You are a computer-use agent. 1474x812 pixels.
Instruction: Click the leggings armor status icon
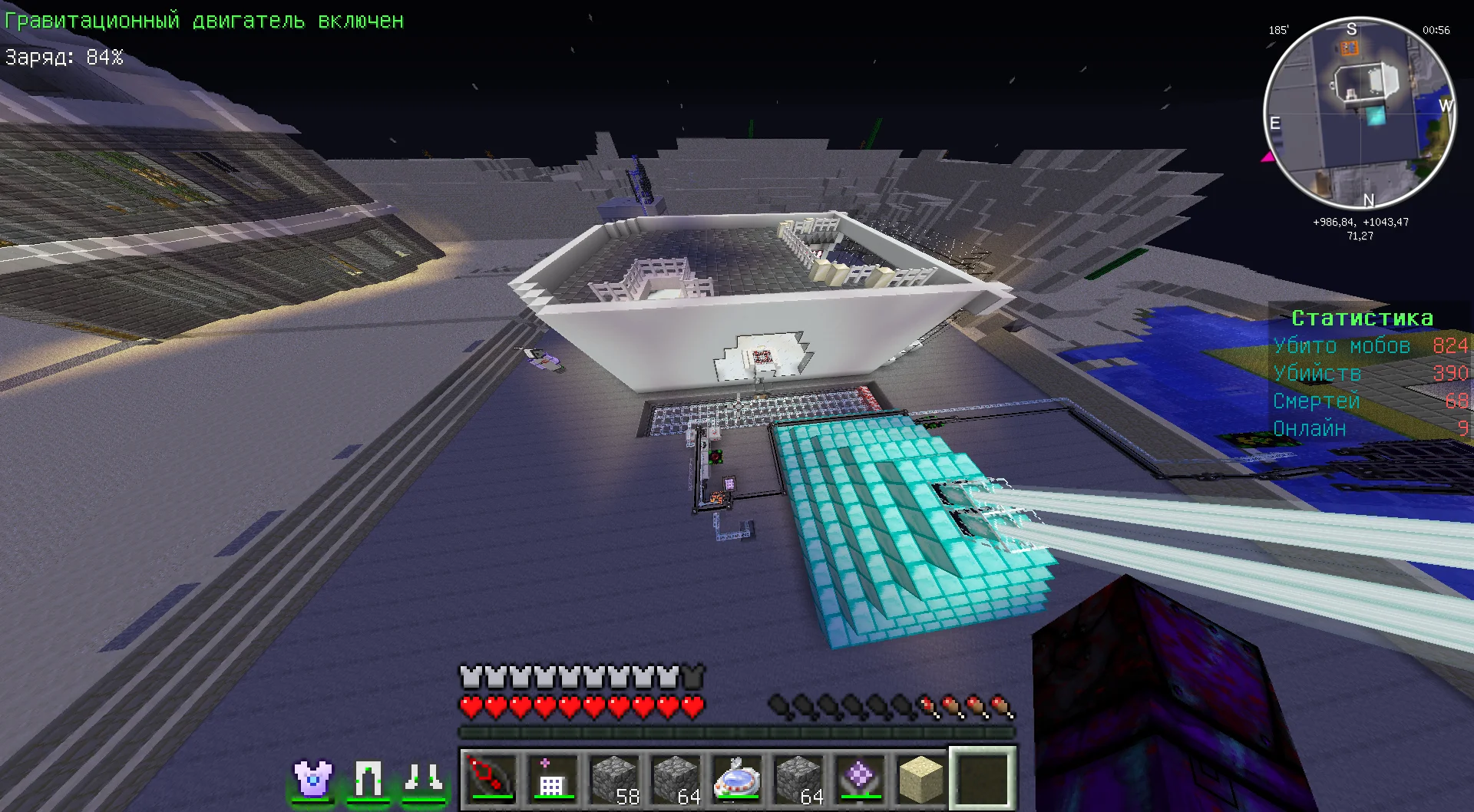click(x=368, y=779)
